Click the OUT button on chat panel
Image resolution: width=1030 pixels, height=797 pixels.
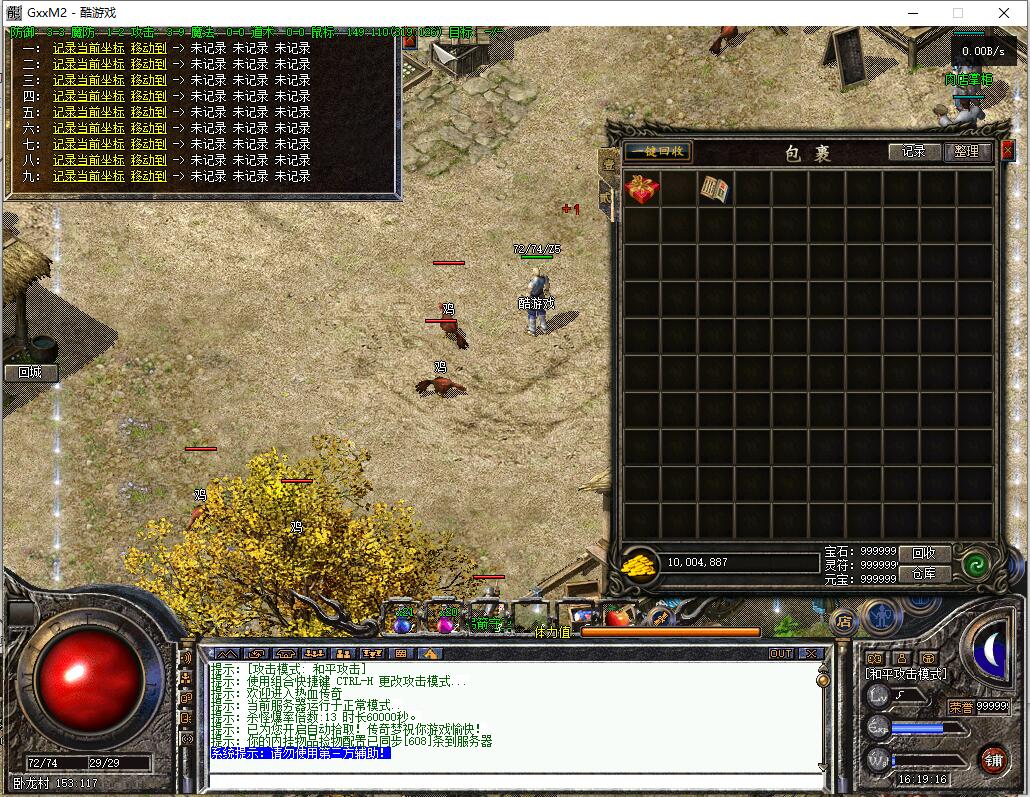tap(781, 654)
